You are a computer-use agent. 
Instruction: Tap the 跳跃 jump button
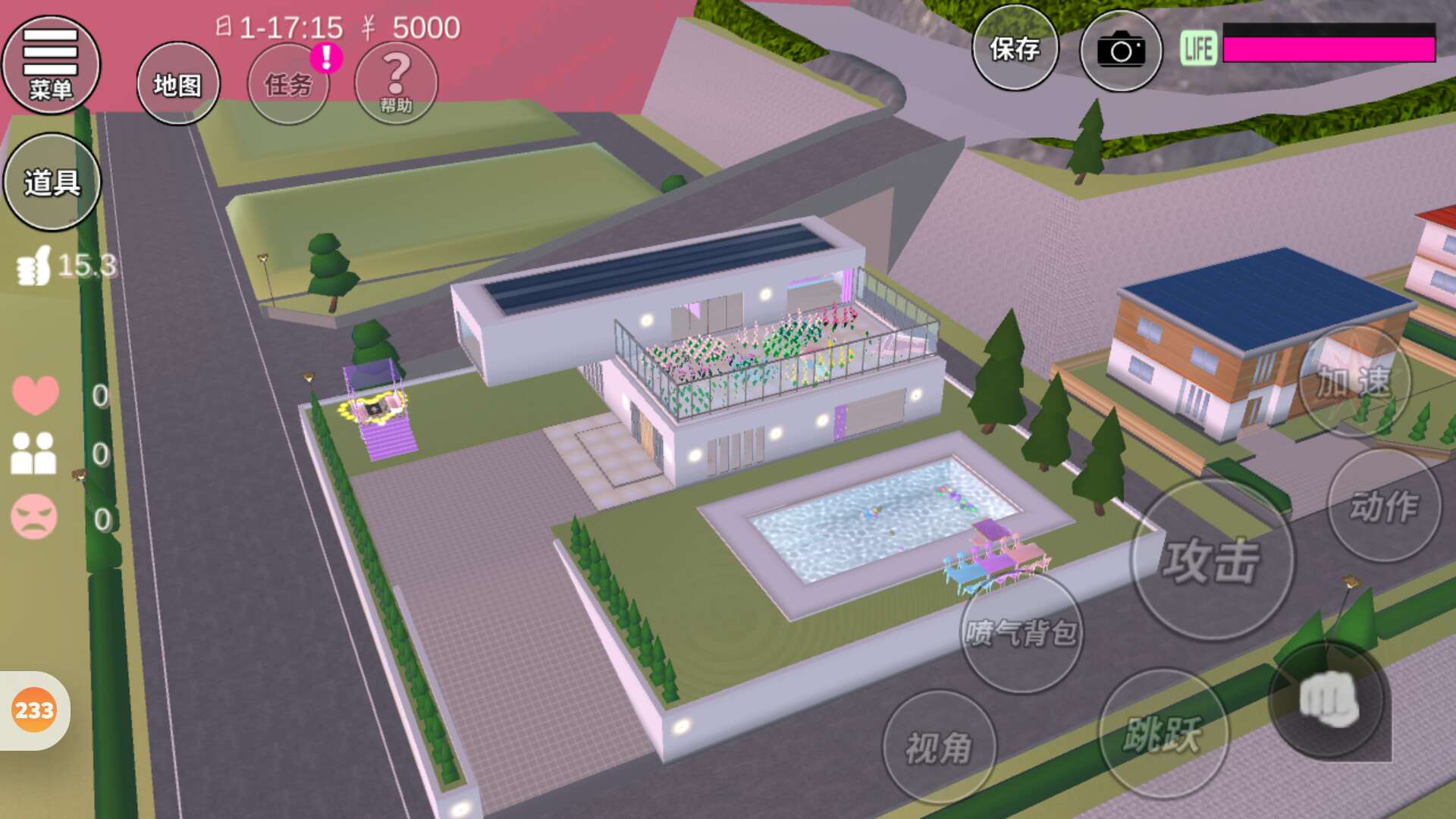(x=1163, y=734)
